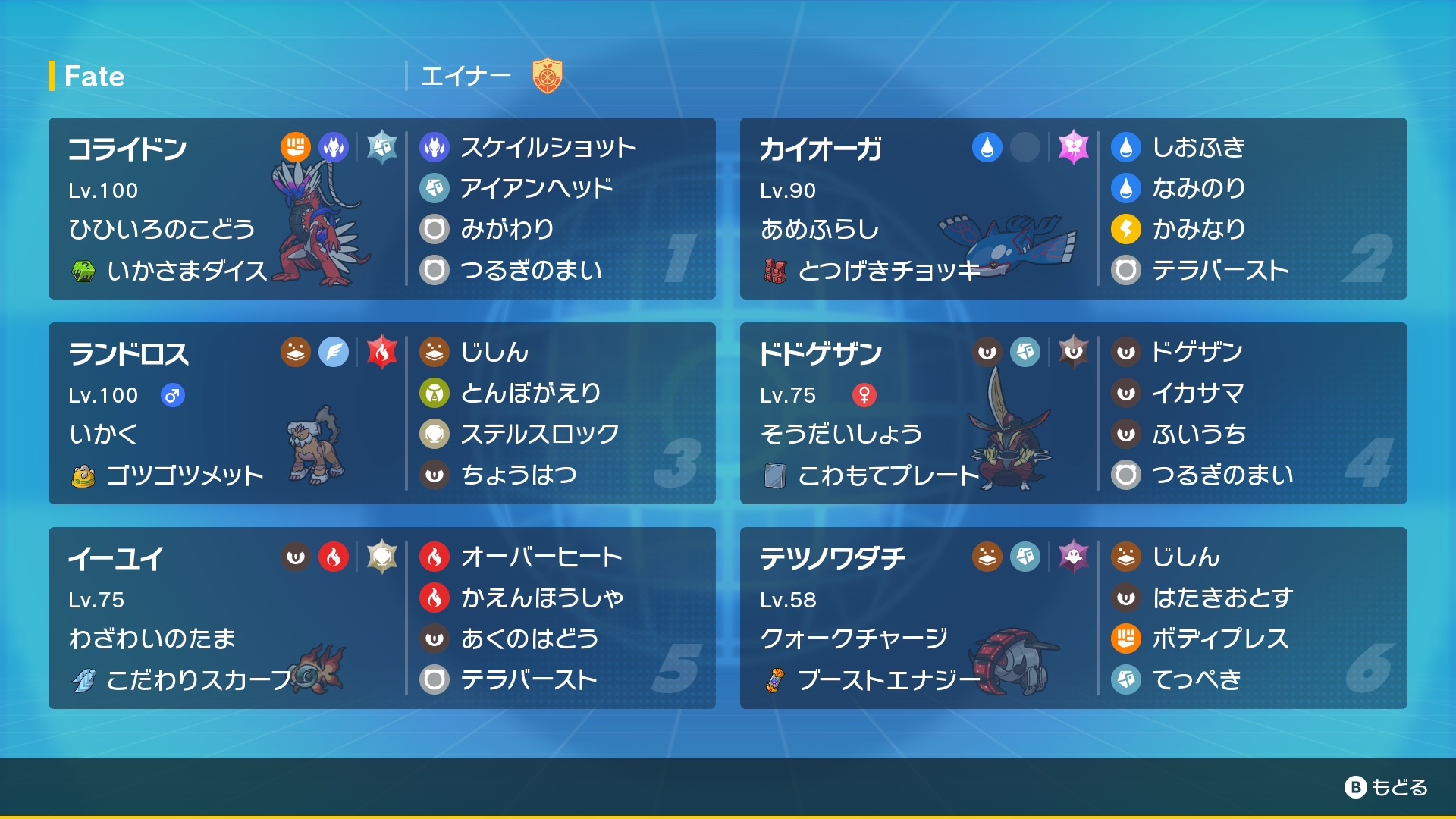Select the Tera type icon on Kyogre's card
This screenshot has height=819, width=1456.
(x=1074, y=149)
